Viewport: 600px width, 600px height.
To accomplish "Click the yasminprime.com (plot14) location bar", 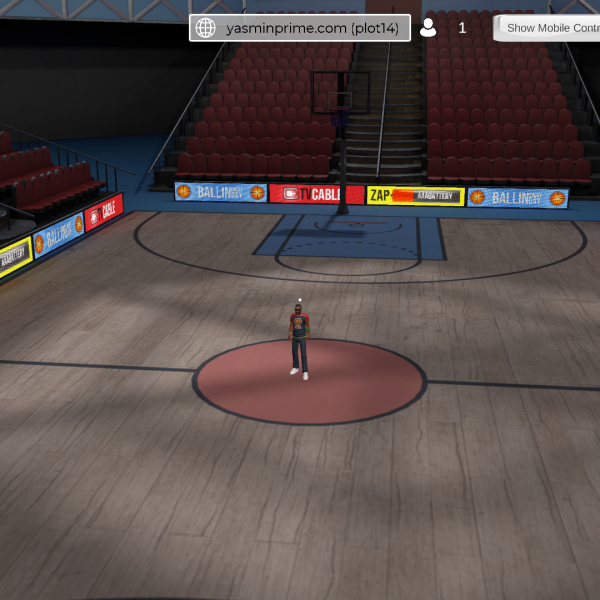I will (x=311, y=28).
